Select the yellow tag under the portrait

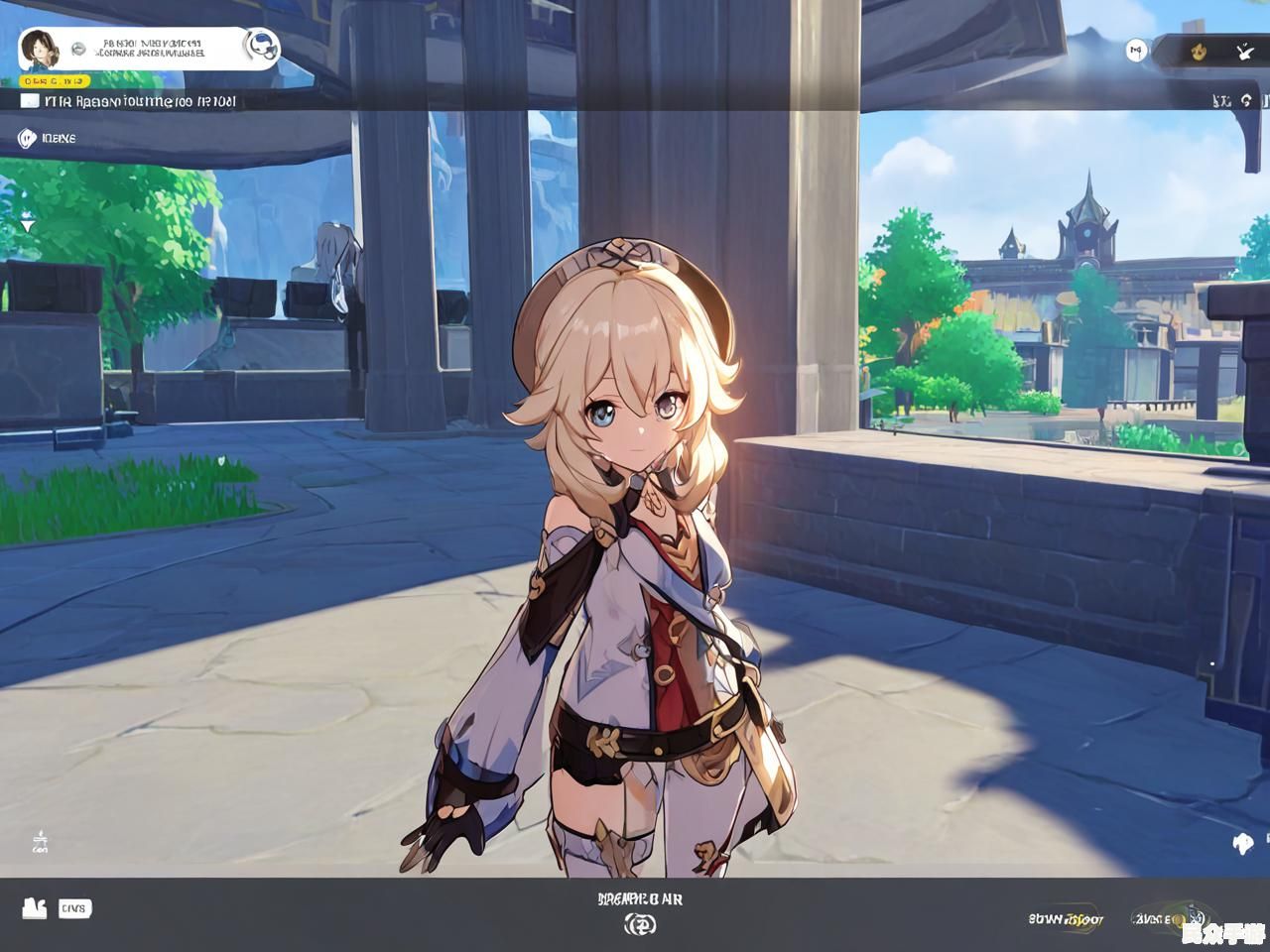[56, 80]
